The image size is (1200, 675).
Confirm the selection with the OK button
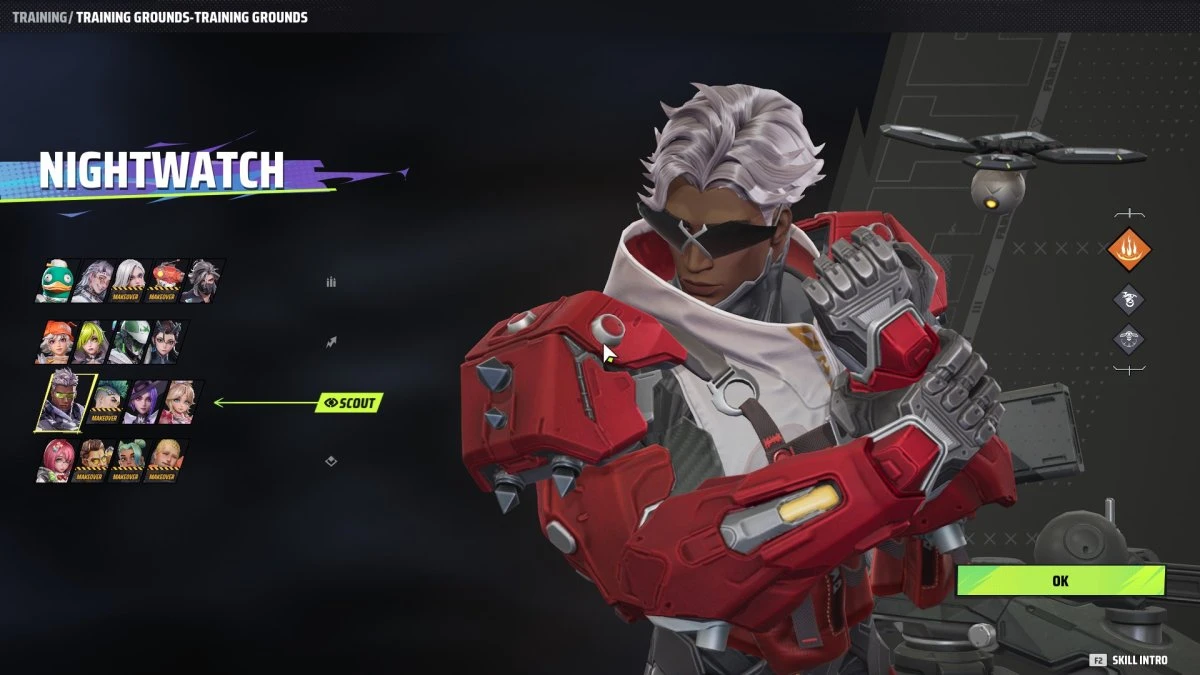coord(1060,580)
